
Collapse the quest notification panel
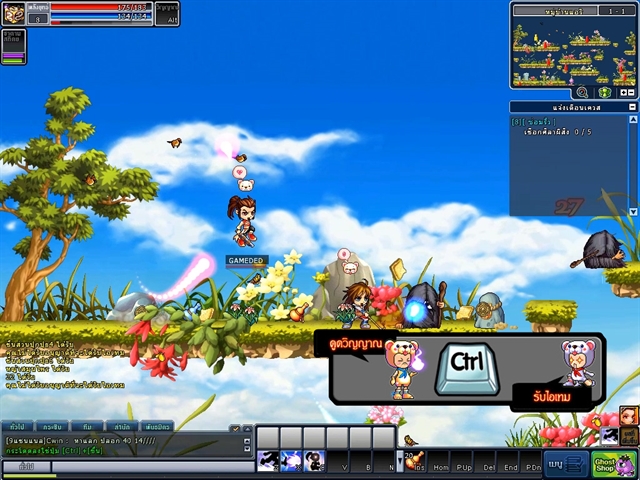pyautogui.click(x=632, y=106)
